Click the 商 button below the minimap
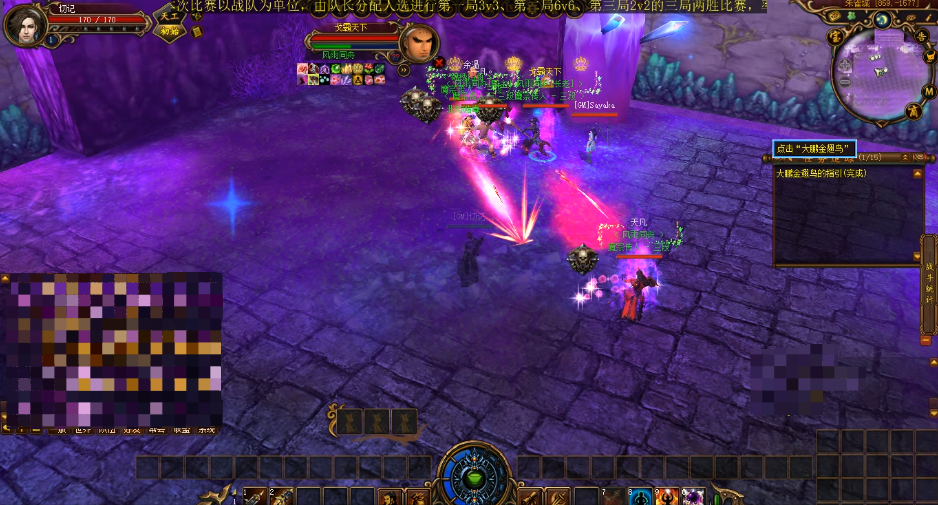 pos(913,112)
